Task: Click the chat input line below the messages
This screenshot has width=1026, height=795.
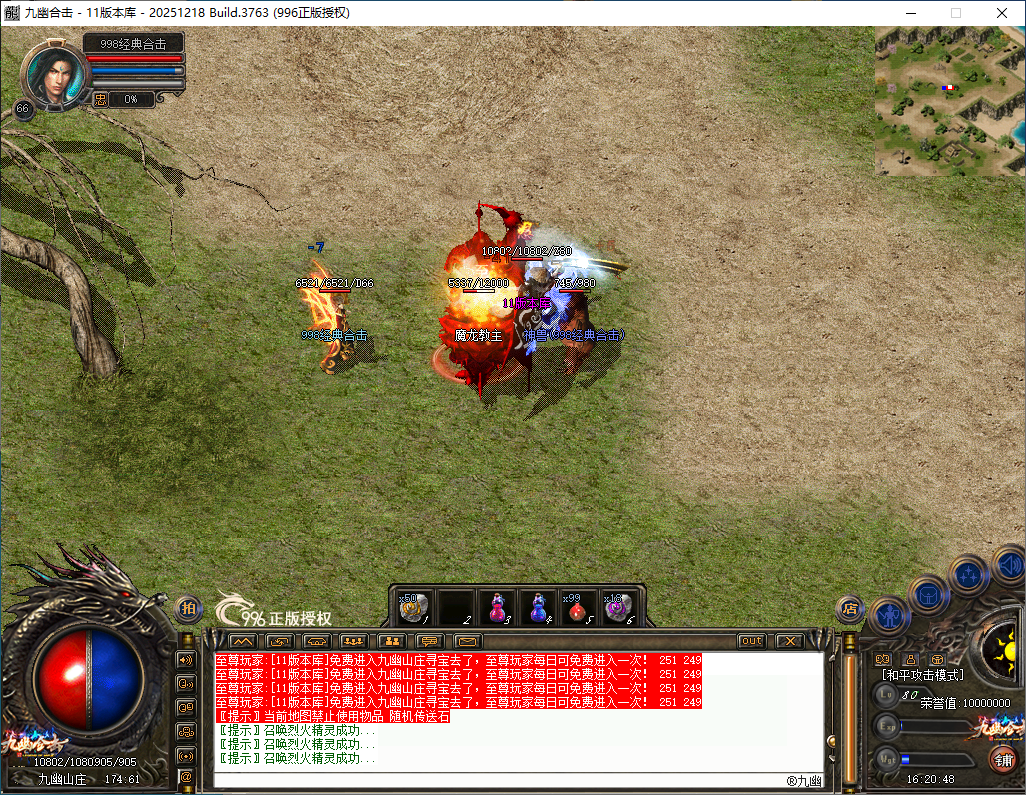Action: click(500, 778)
